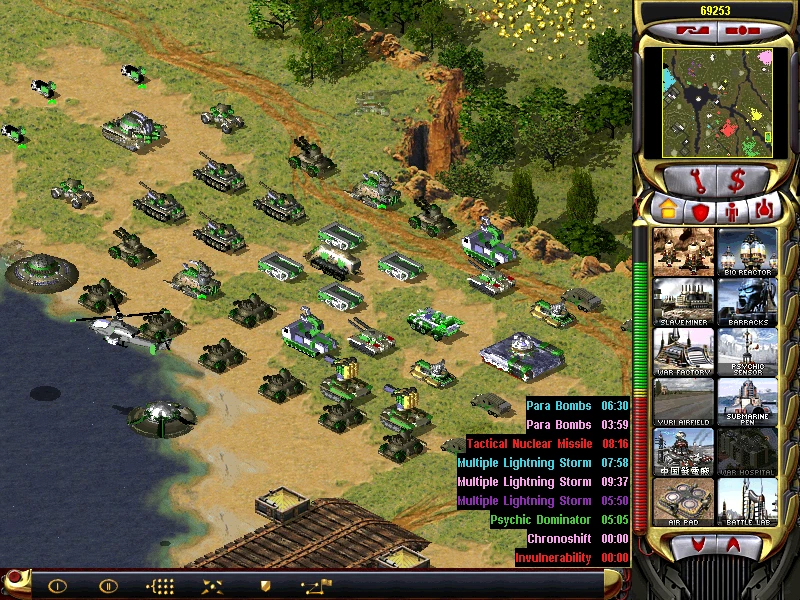Build a Psychic Sensor
The width and height of the screenshot is (800, 600).
(747, 352)
